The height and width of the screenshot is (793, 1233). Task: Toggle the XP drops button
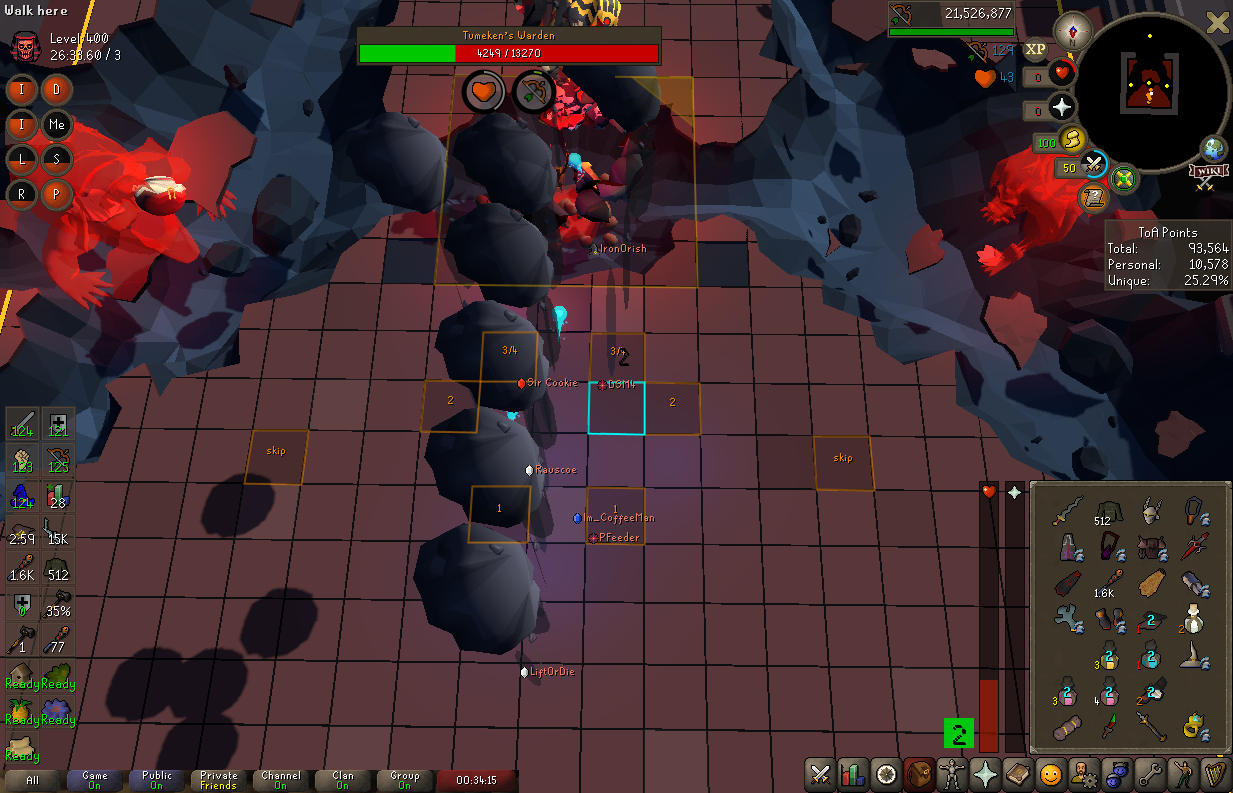pos(1036,49)
